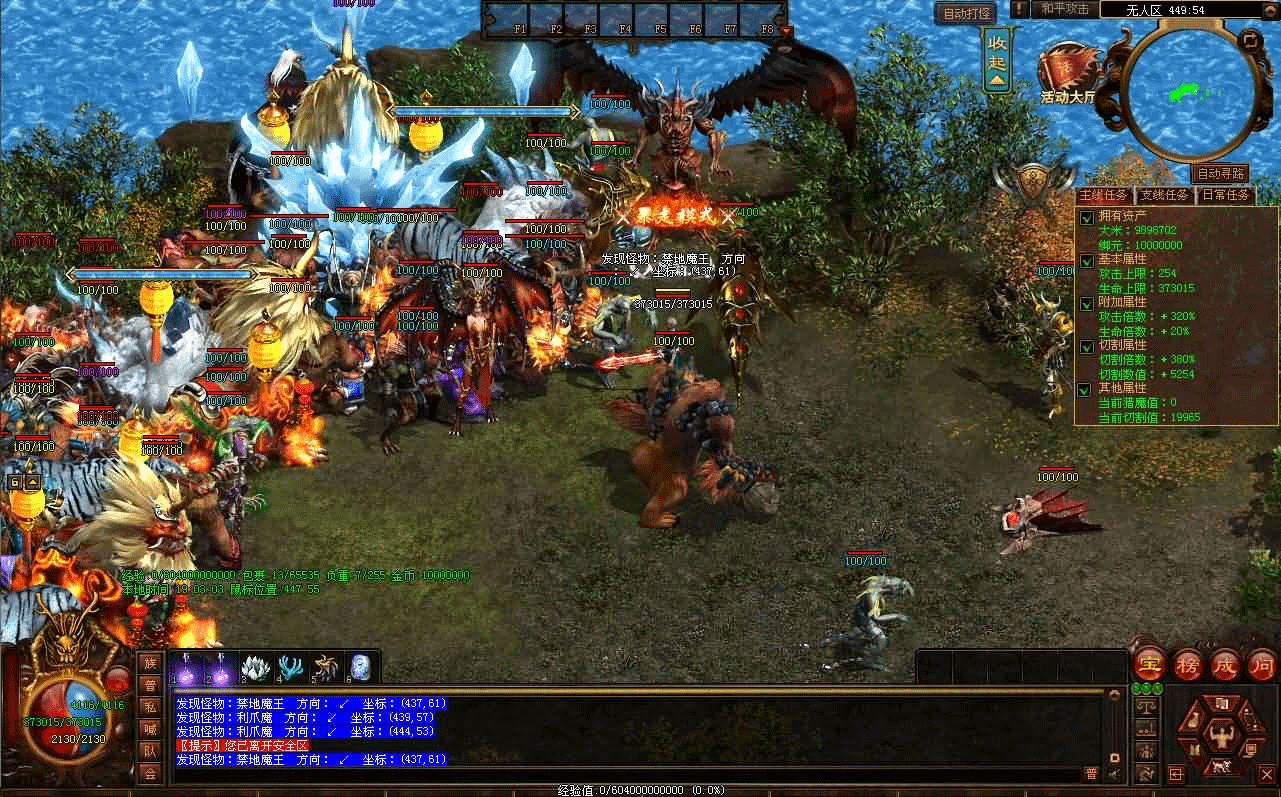This screenshot has width=1281, height=797.
Task: Activate the 自动寻路 auto-pathfinding button
Action: [x=1220, y=174]
